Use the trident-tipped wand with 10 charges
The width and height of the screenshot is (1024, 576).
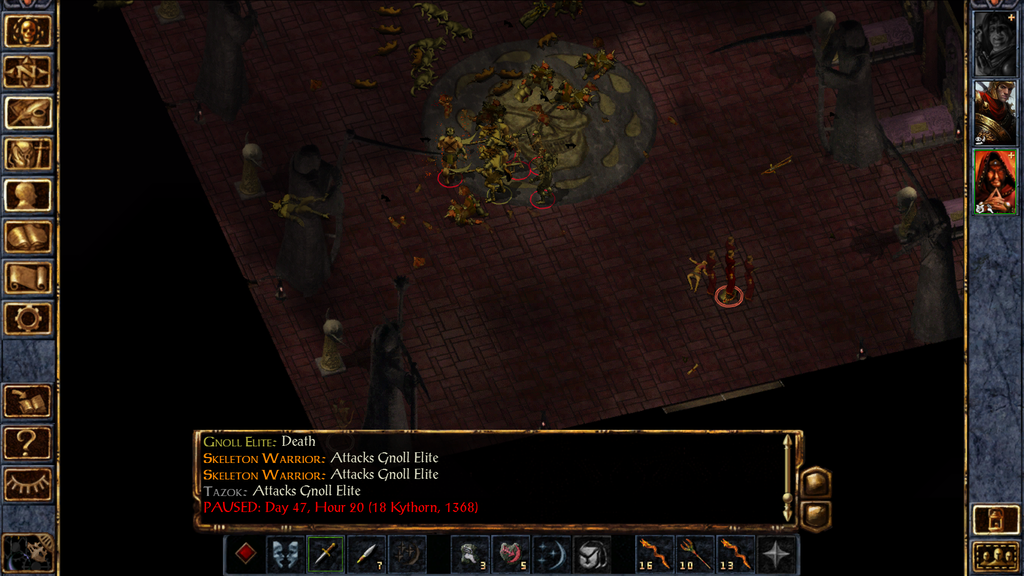(x=695, y=554)
